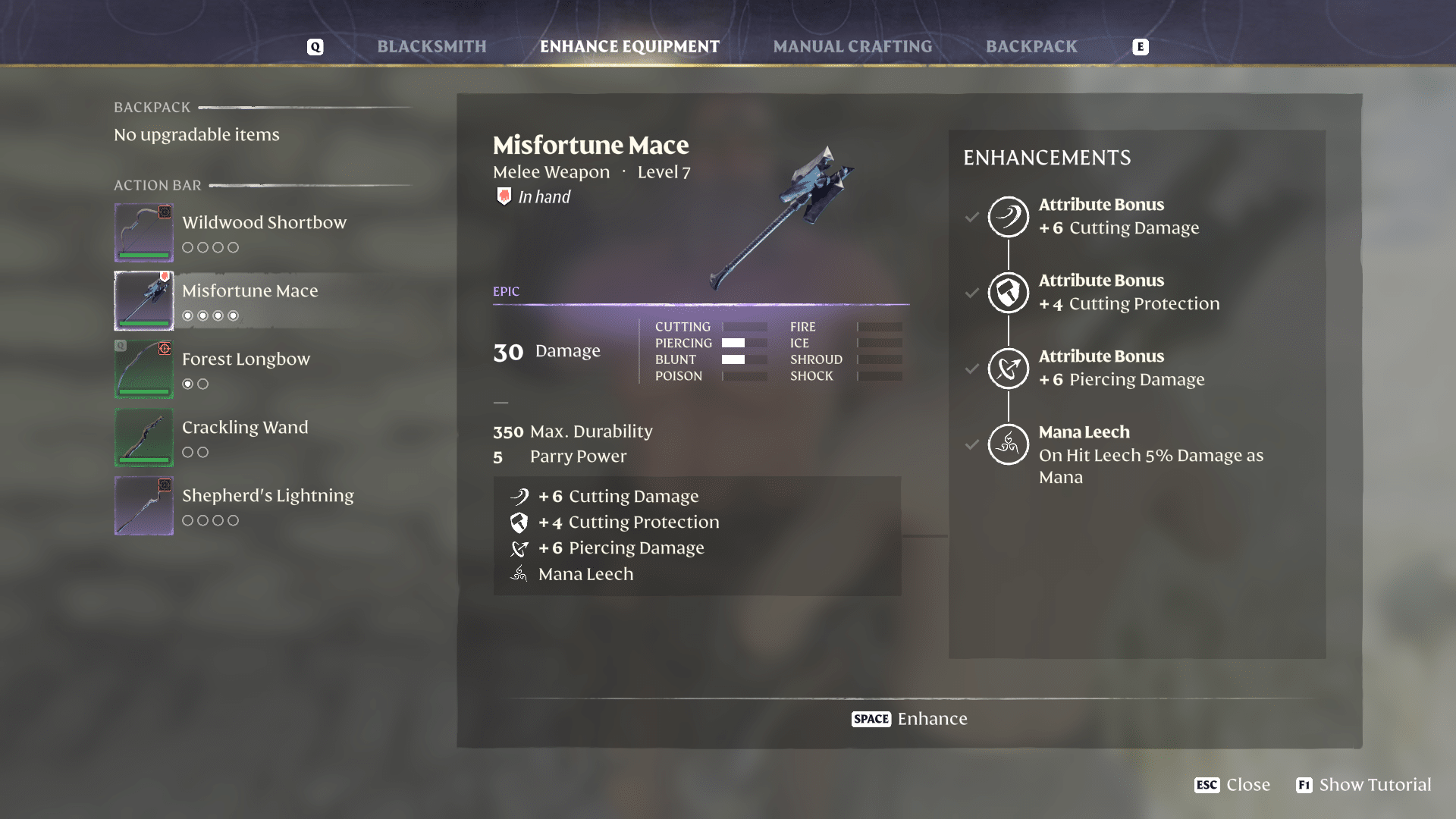Click the Q keybind icon near Blacksmith tab
Image resolution: width=1456 pixels, height=819 pixels.
[315, 46]
